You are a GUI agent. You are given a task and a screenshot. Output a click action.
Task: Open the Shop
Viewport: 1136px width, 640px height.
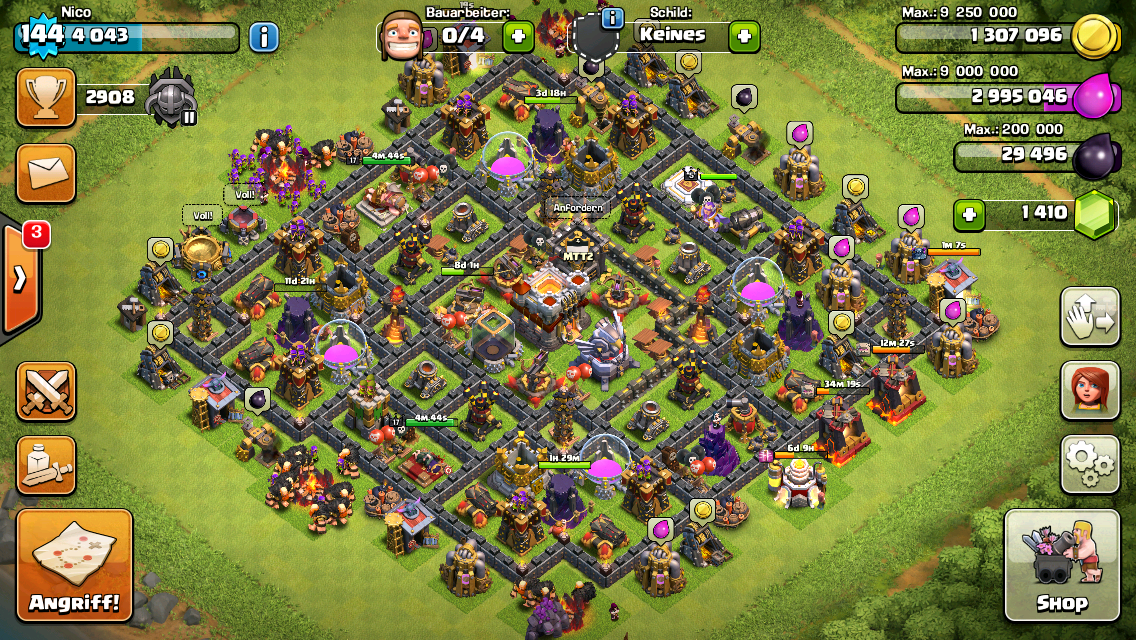point(1061,565)
